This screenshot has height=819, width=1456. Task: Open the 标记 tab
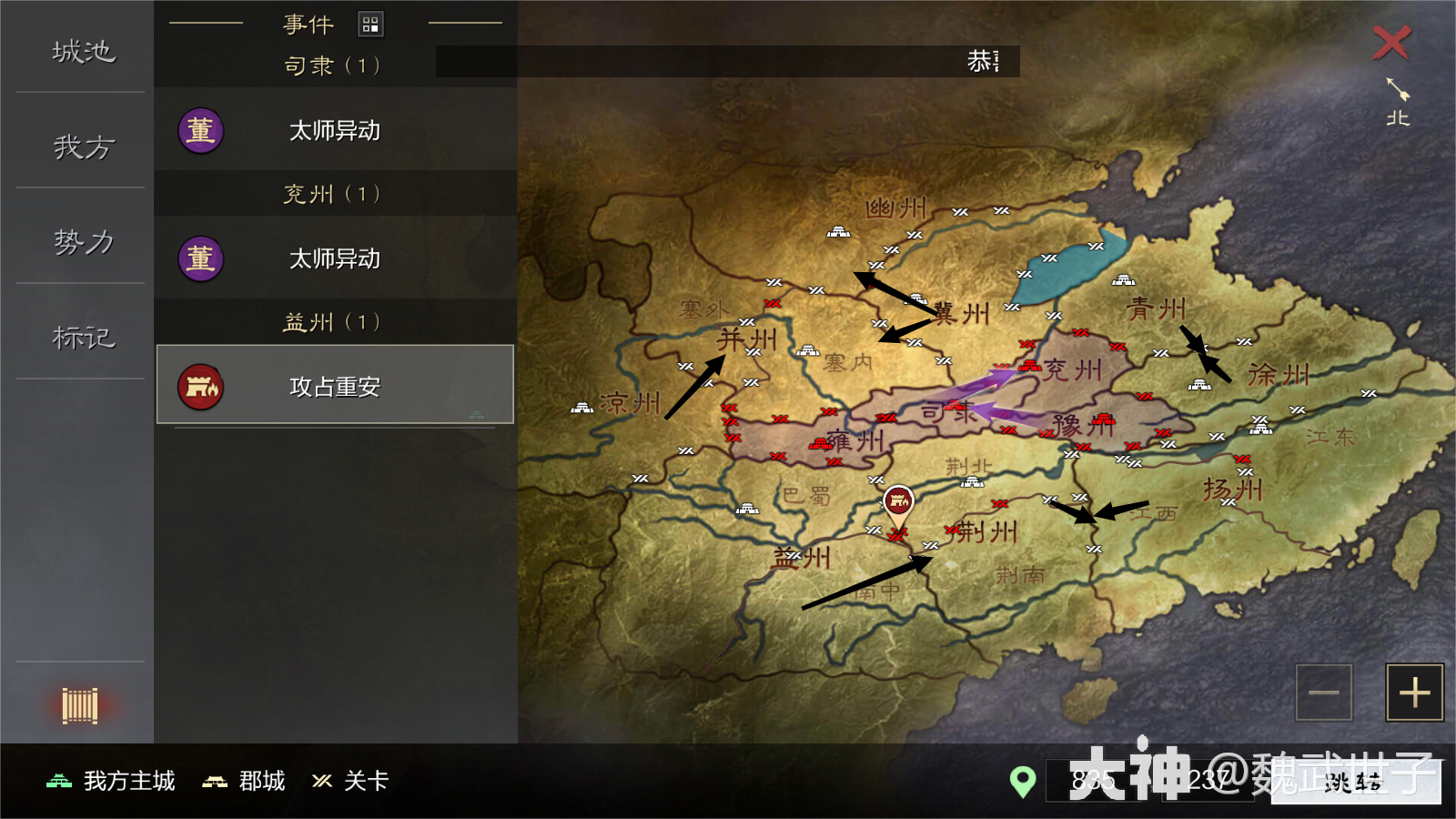[x=82, y=337]
